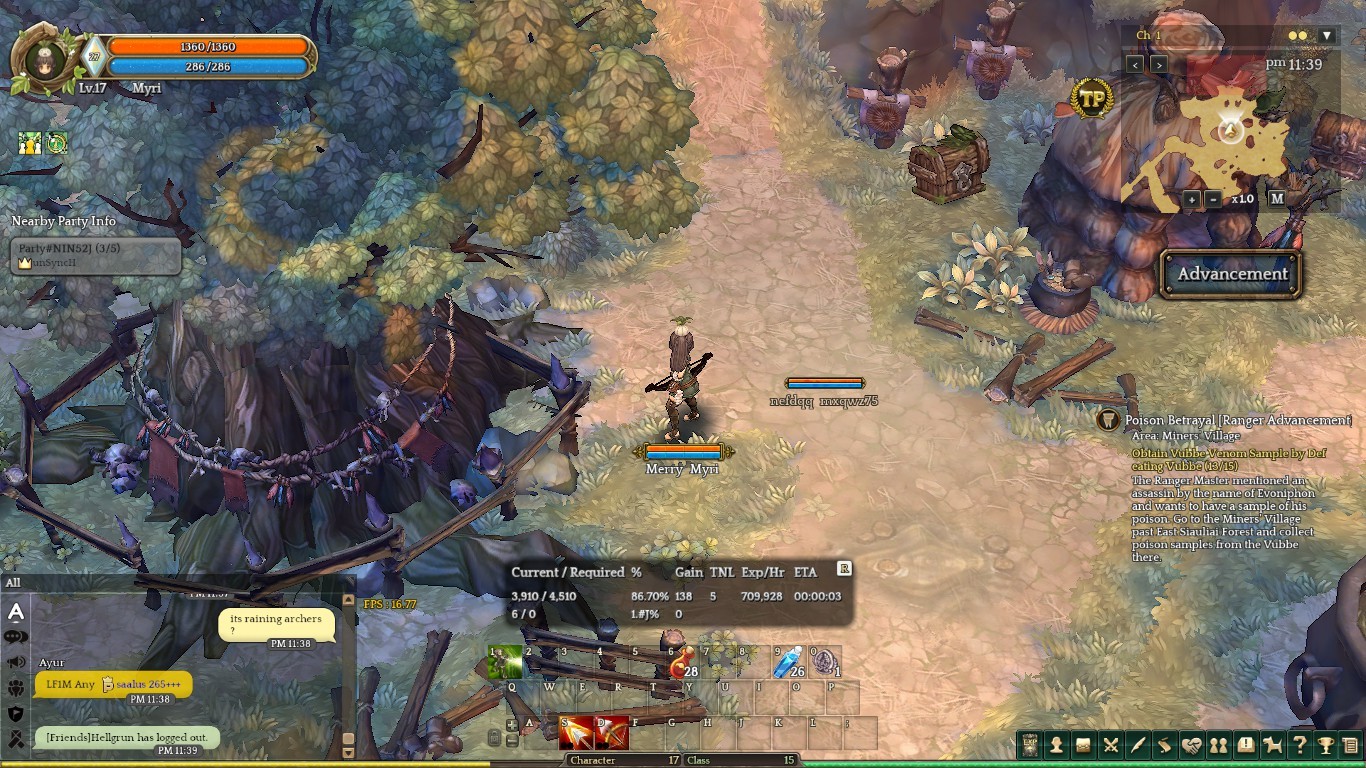
Task: Expand the channel dropdown arrow
Action: click(x=1327, y=36)
